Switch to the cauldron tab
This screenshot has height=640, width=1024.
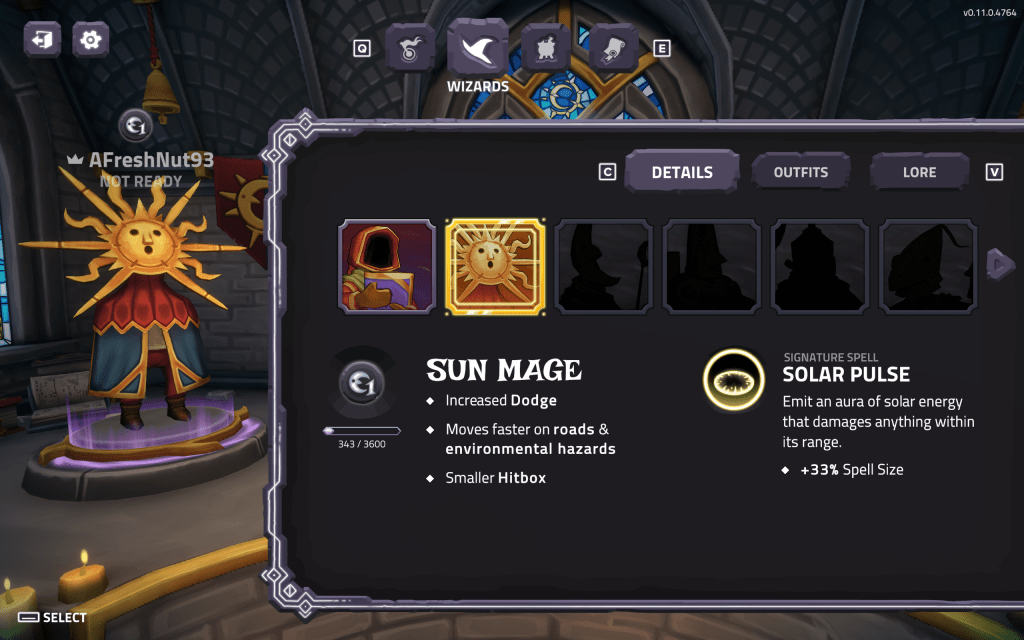[546, 48]
